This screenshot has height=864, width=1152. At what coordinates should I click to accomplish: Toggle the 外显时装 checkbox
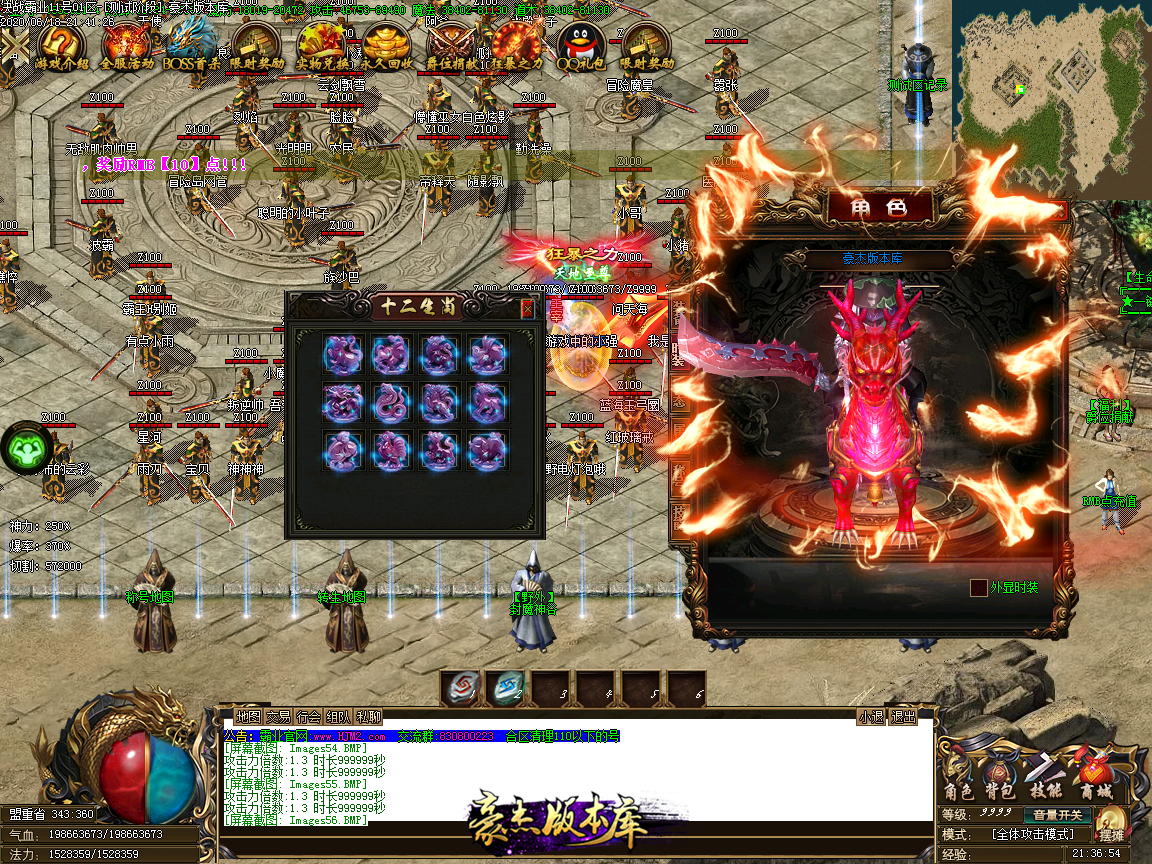point(979,588)
